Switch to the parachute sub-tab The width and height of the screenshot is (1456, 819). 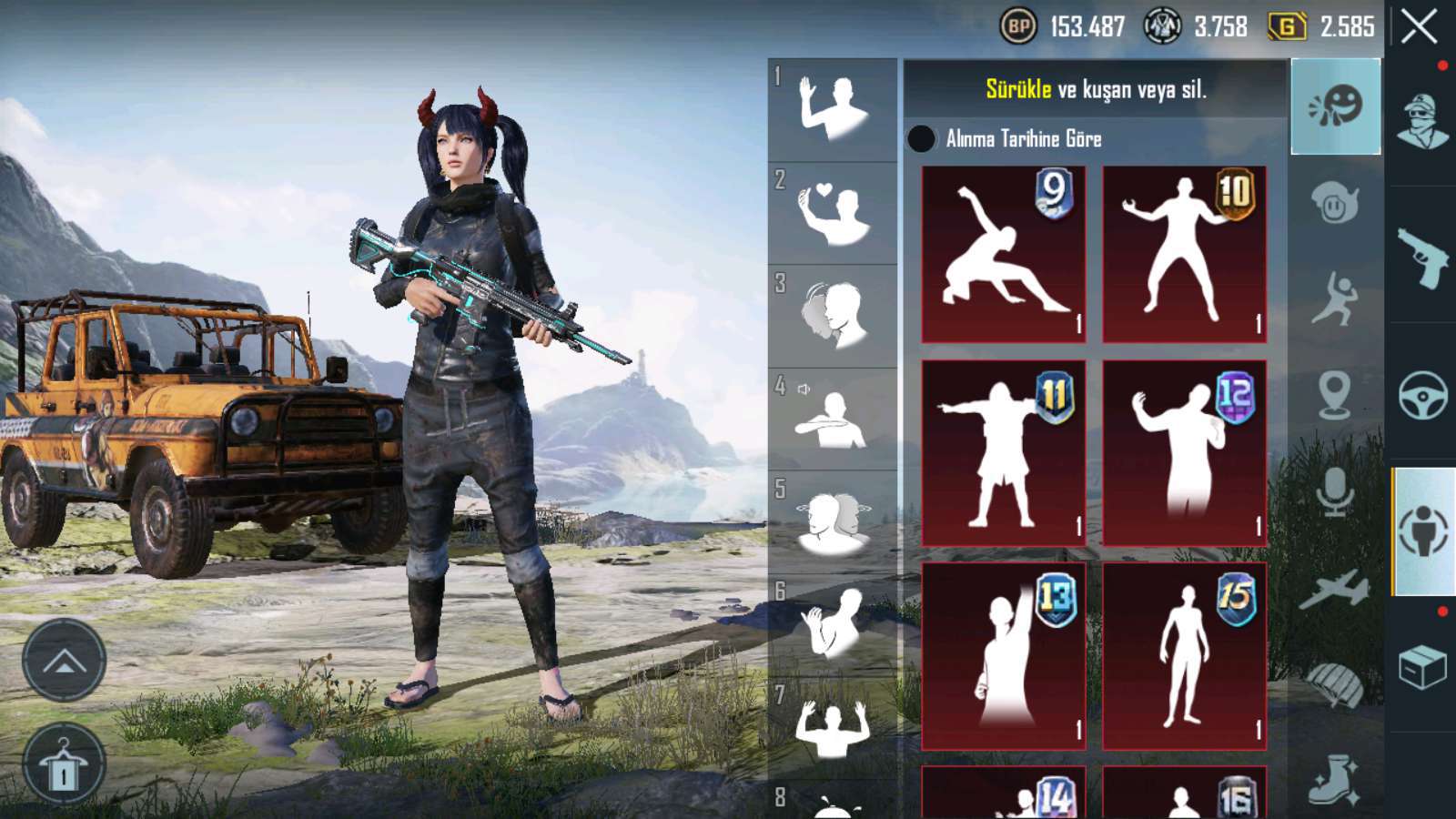pos(1335,684)
